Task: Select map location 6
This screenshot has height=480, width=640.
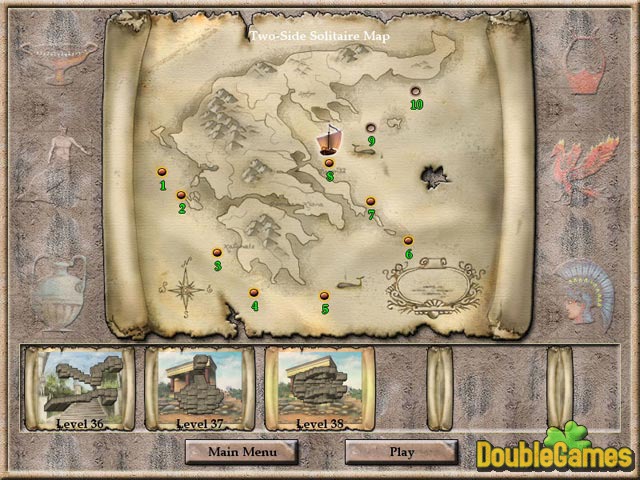Action: (408, 240)
